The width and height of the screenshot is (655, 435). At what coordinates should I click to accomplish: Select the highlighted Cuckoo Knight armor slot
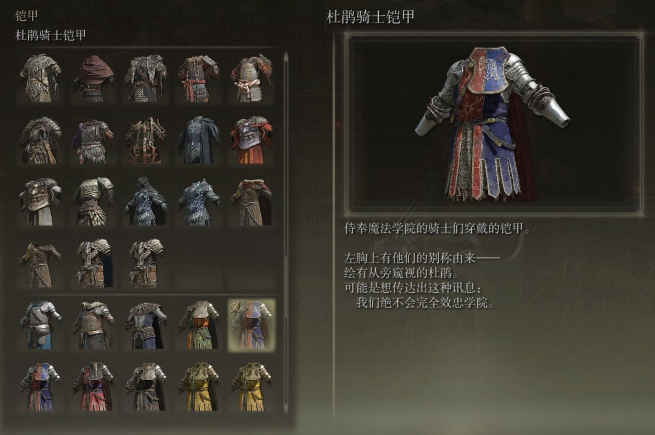point(251,324)
